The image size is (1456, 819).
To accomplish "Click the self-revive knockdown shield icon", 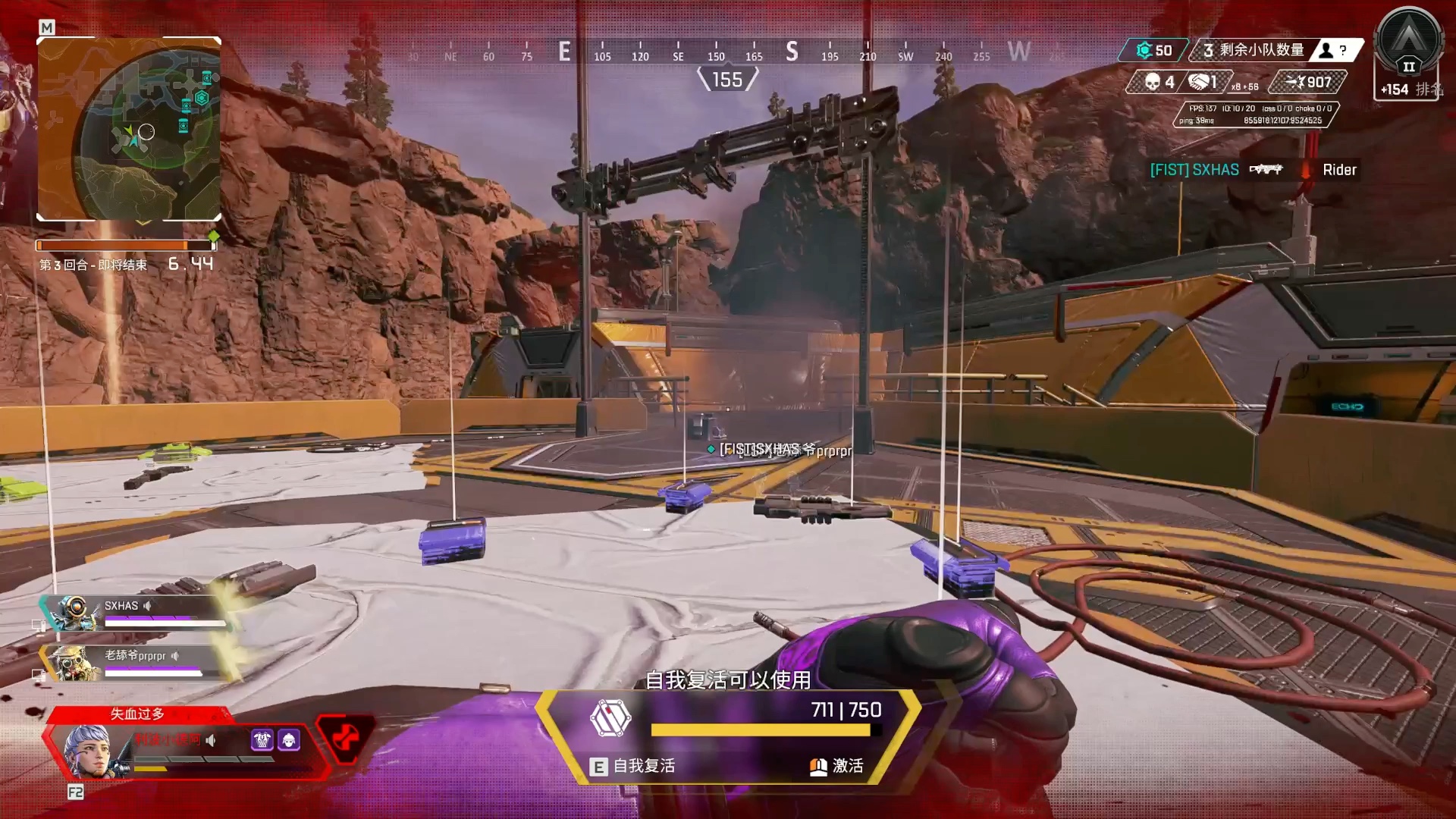I will [x=610, y=718].
